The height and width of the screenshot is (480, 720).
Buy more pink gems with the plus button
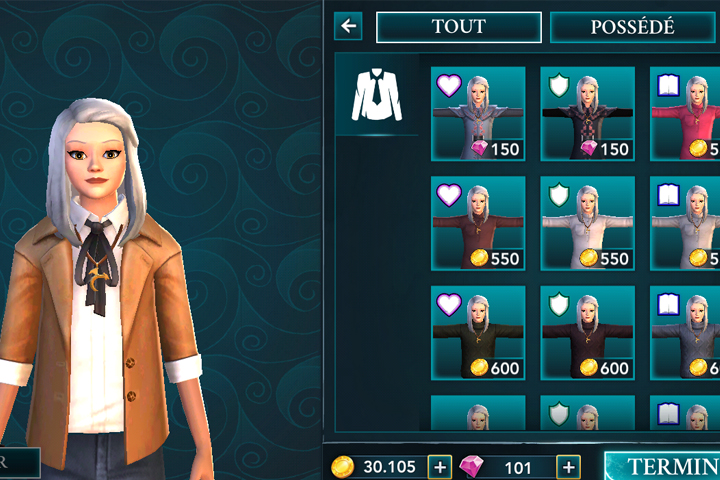point(568,466)
